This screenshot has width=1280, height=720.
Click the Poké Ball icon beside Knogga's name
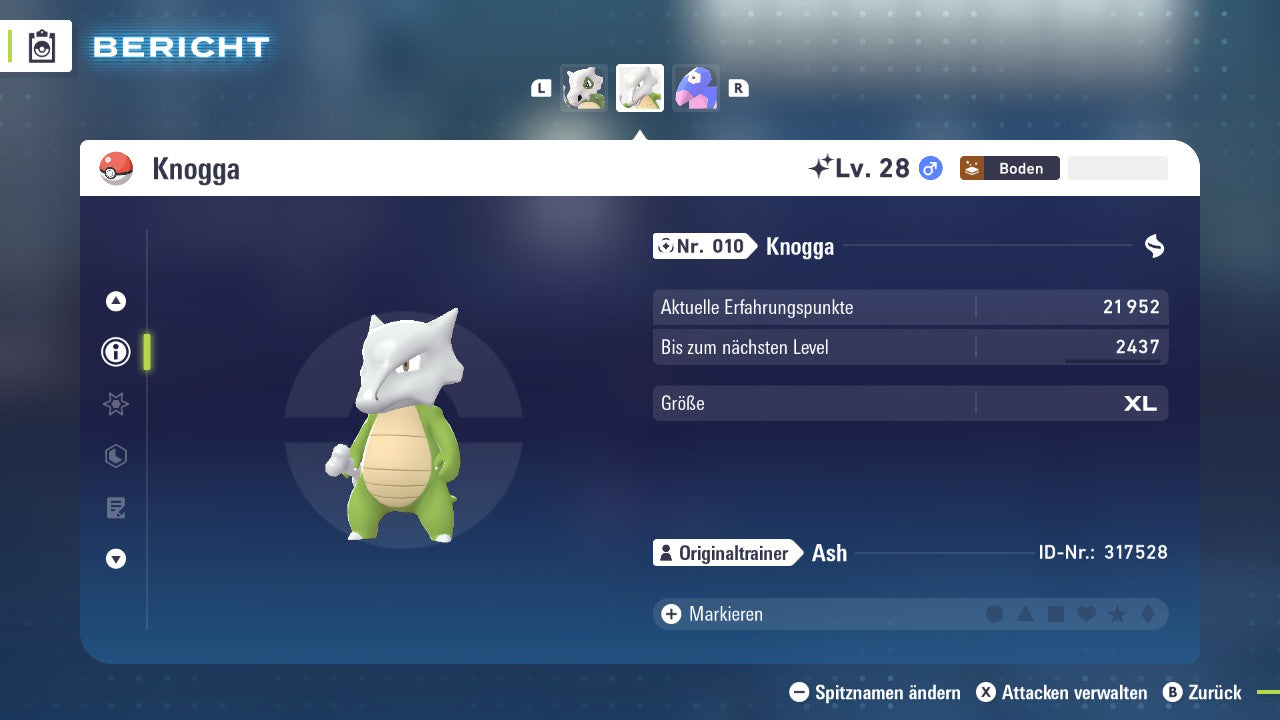pos(117,168)
